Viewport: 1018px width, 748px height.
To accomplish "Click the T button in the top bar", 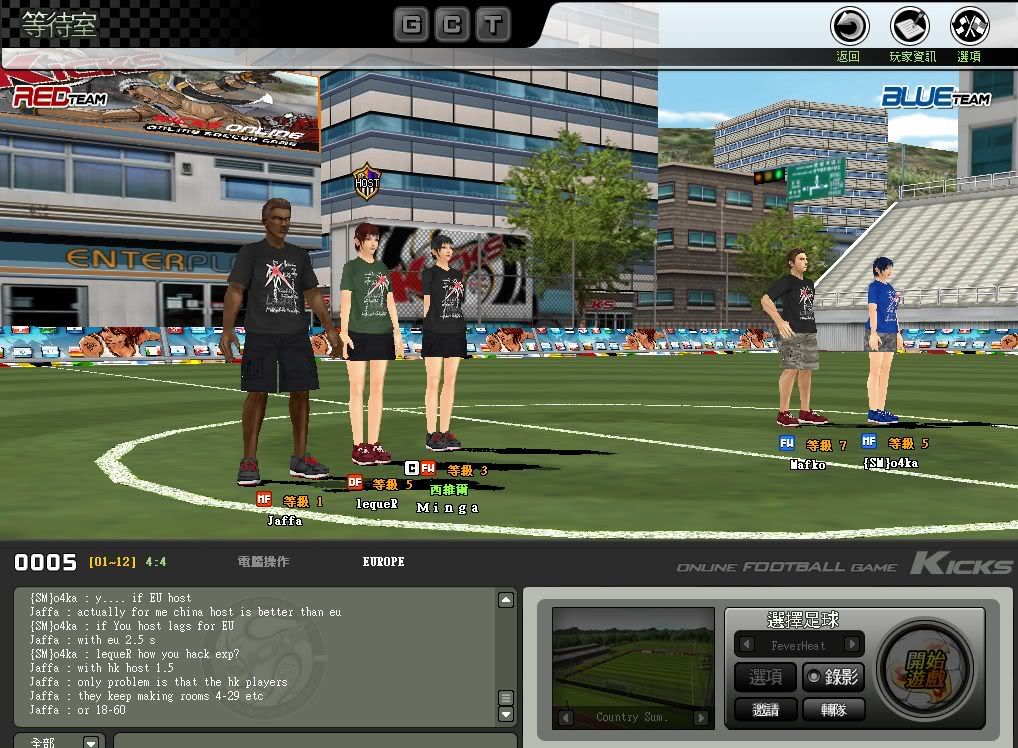I will pos(492,25).
